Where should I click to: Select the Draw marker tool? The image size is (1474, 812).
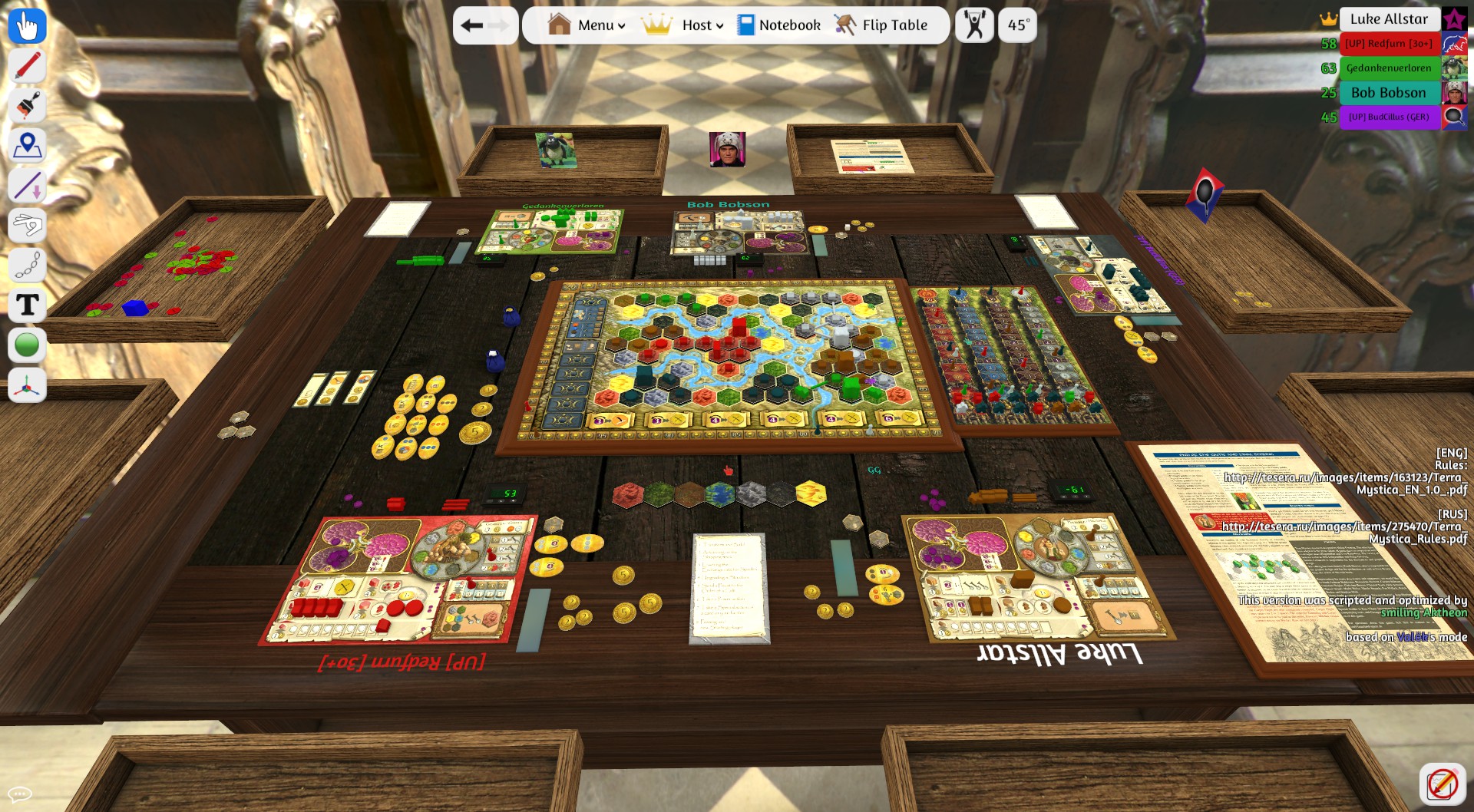[x=27, y=66]
